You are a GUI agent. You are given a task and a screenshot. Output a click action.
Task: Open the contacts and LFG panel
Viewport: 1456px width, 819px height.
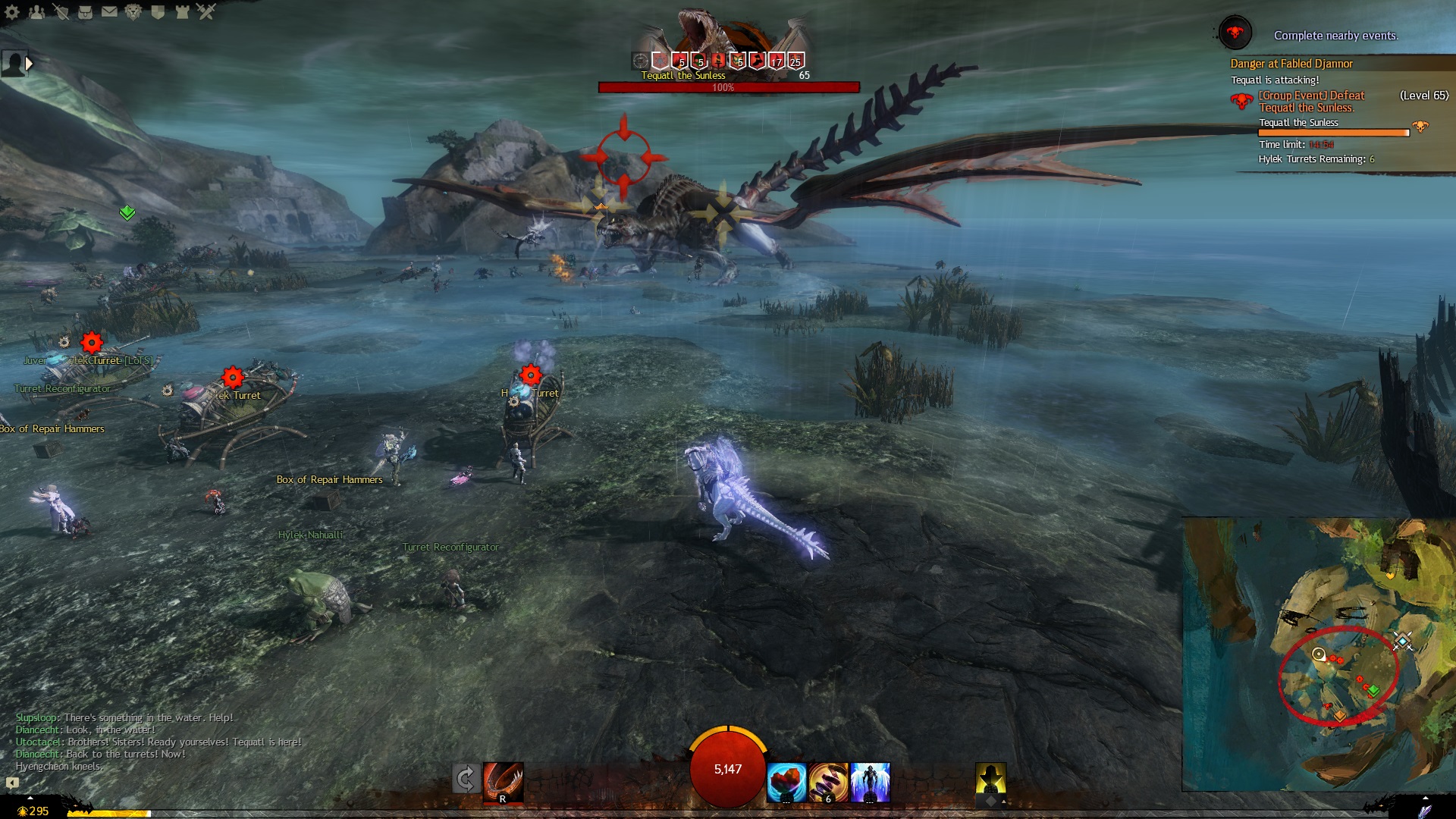pos(36,11)
